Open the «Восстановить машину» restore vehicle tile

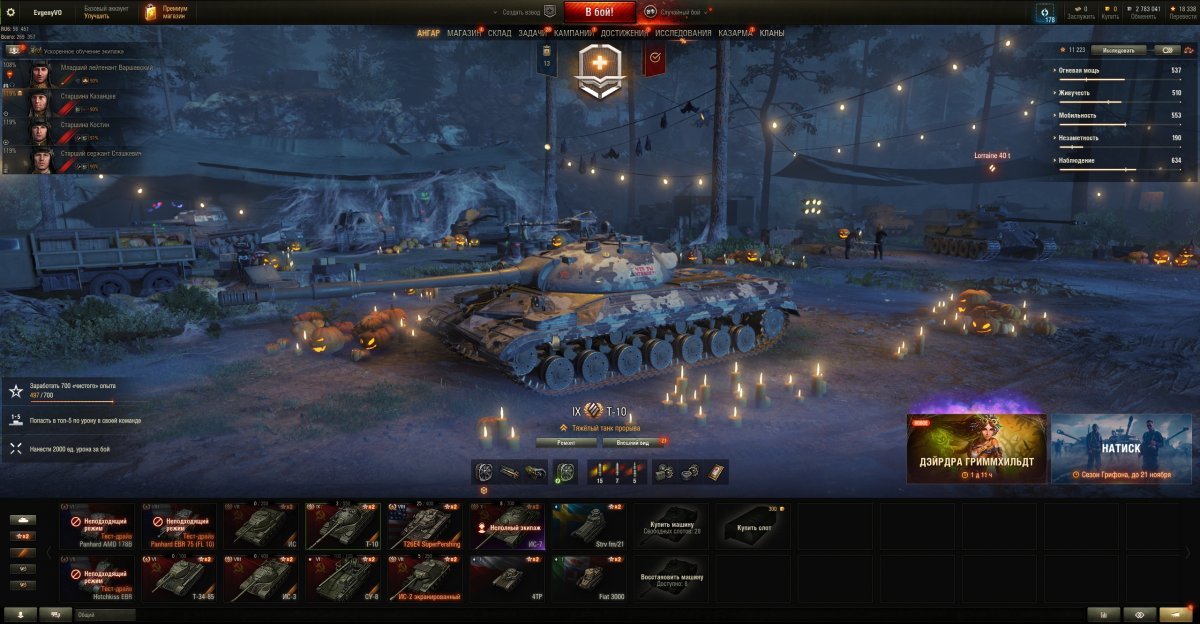(671, 579)
